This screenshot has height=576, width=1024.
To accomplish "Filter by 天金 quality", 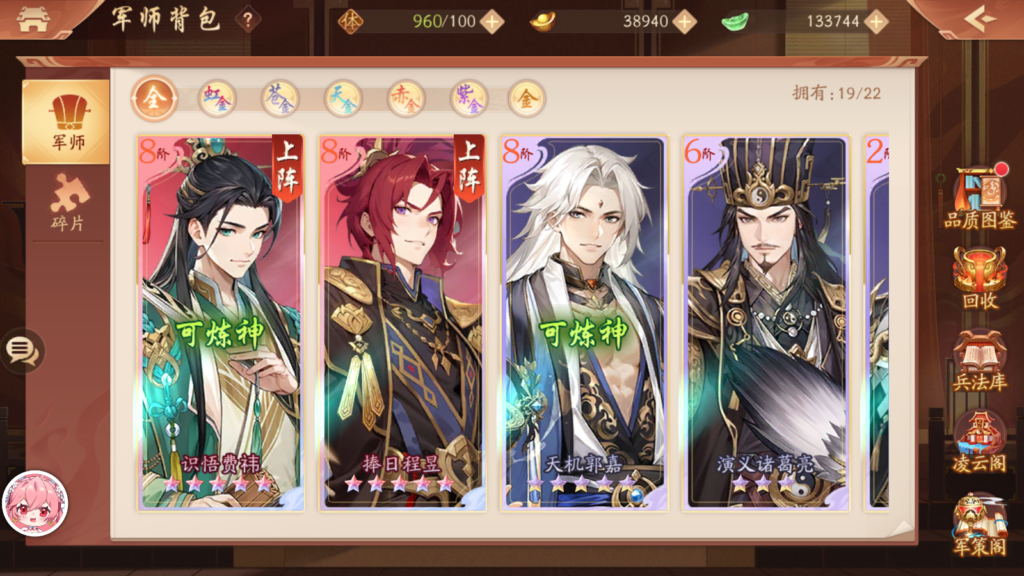I will [343, 98].
